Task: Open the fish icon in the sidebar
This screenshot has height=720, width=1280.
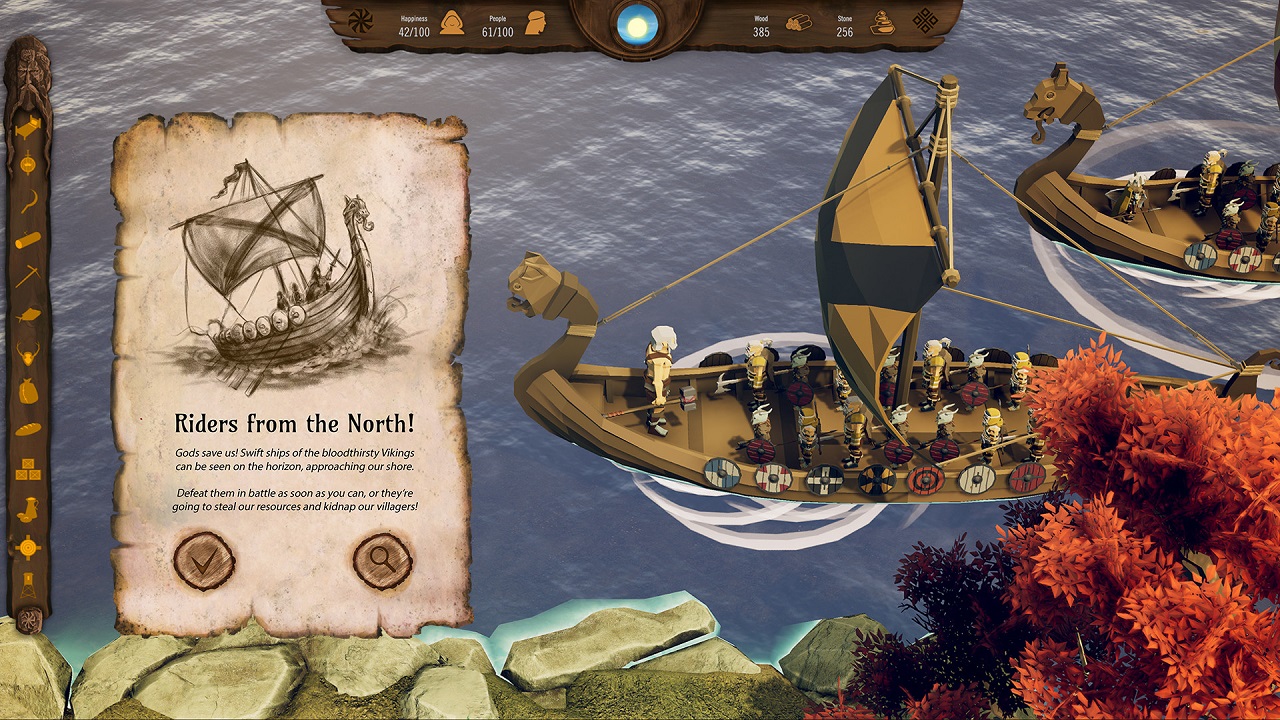Action: coord(28,316)
